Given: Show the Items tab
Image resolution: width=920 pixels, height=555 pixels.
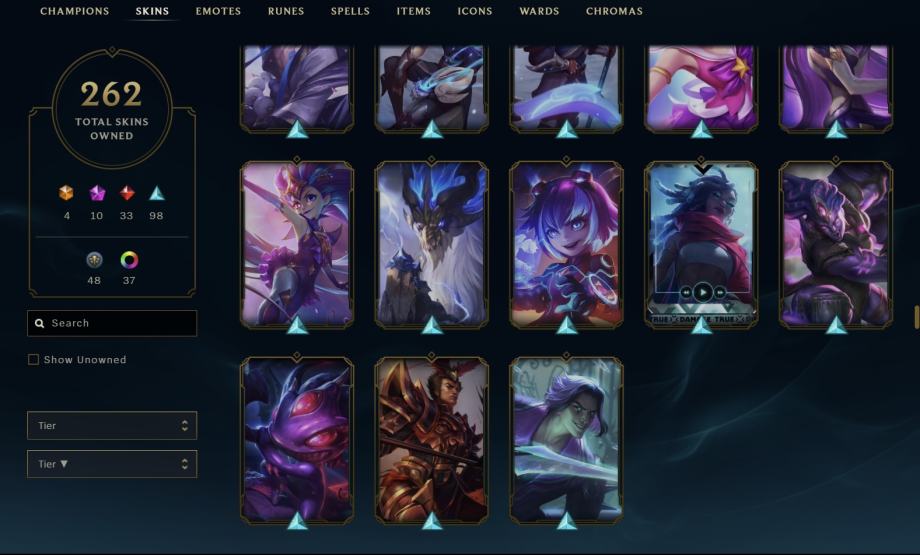Looking at the screenshot, I should pos(413,12).
